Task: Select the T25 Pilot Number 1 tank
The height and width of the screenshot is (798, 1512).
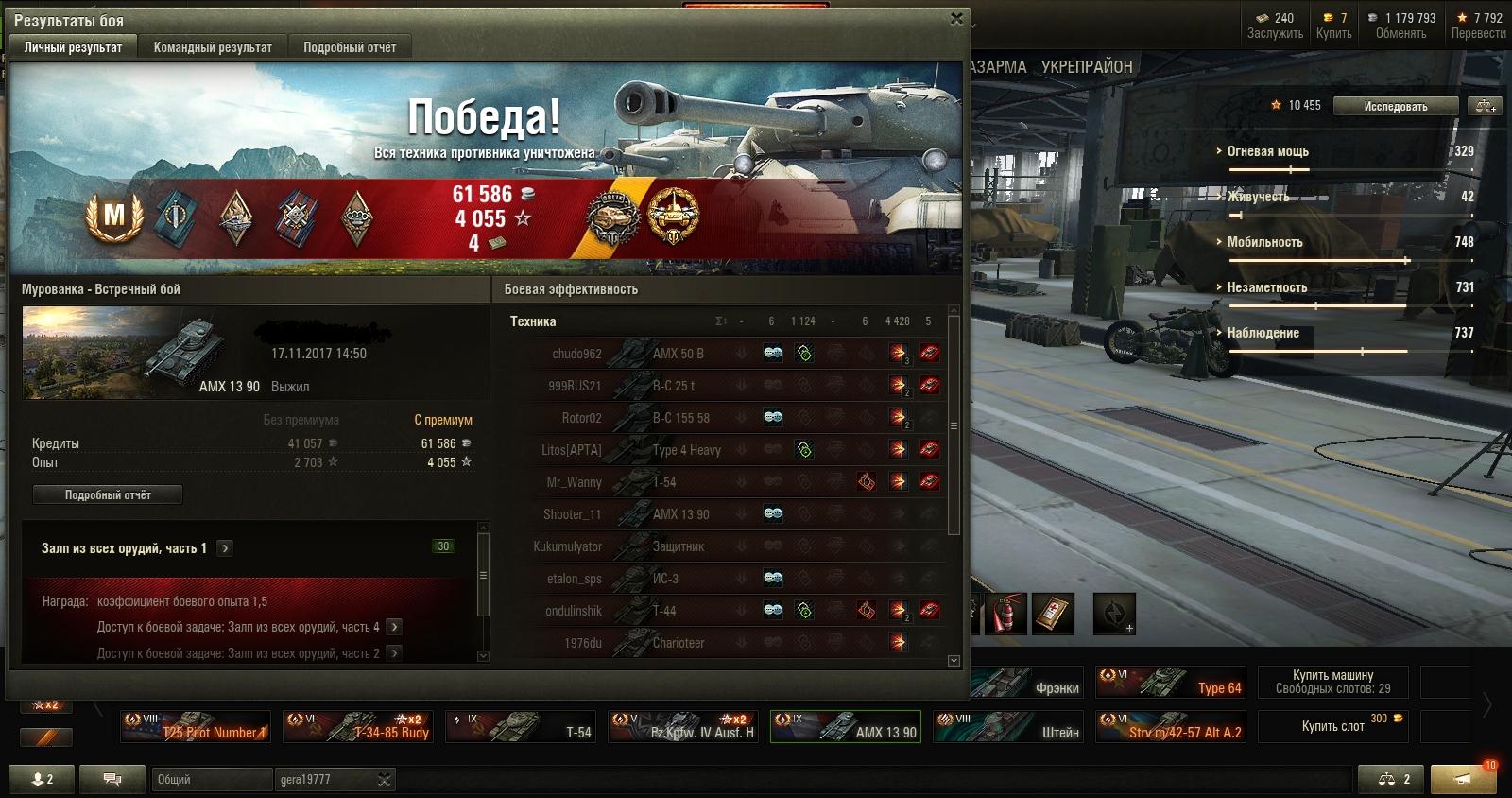Action: 197,726
